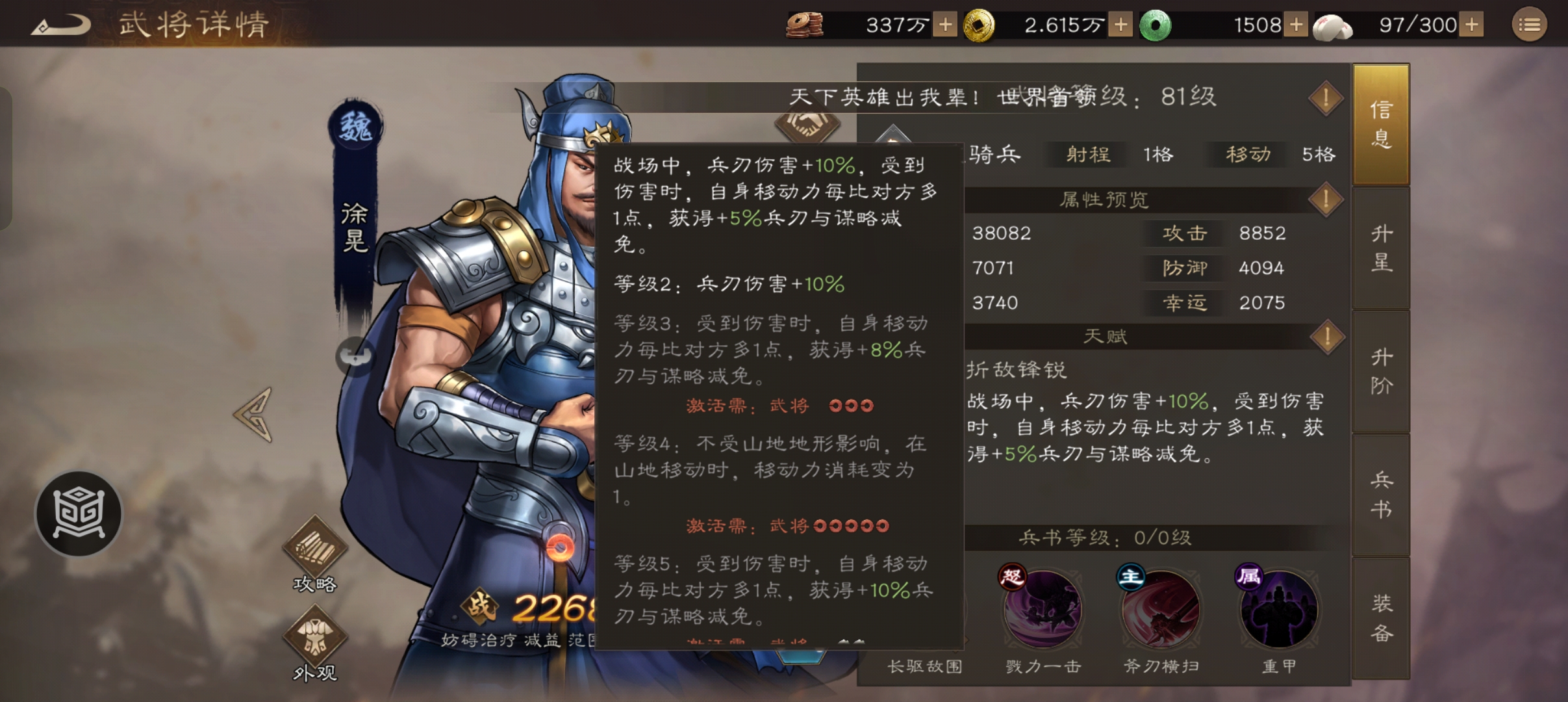Tap the copper coin currency icon

[804, 25]
